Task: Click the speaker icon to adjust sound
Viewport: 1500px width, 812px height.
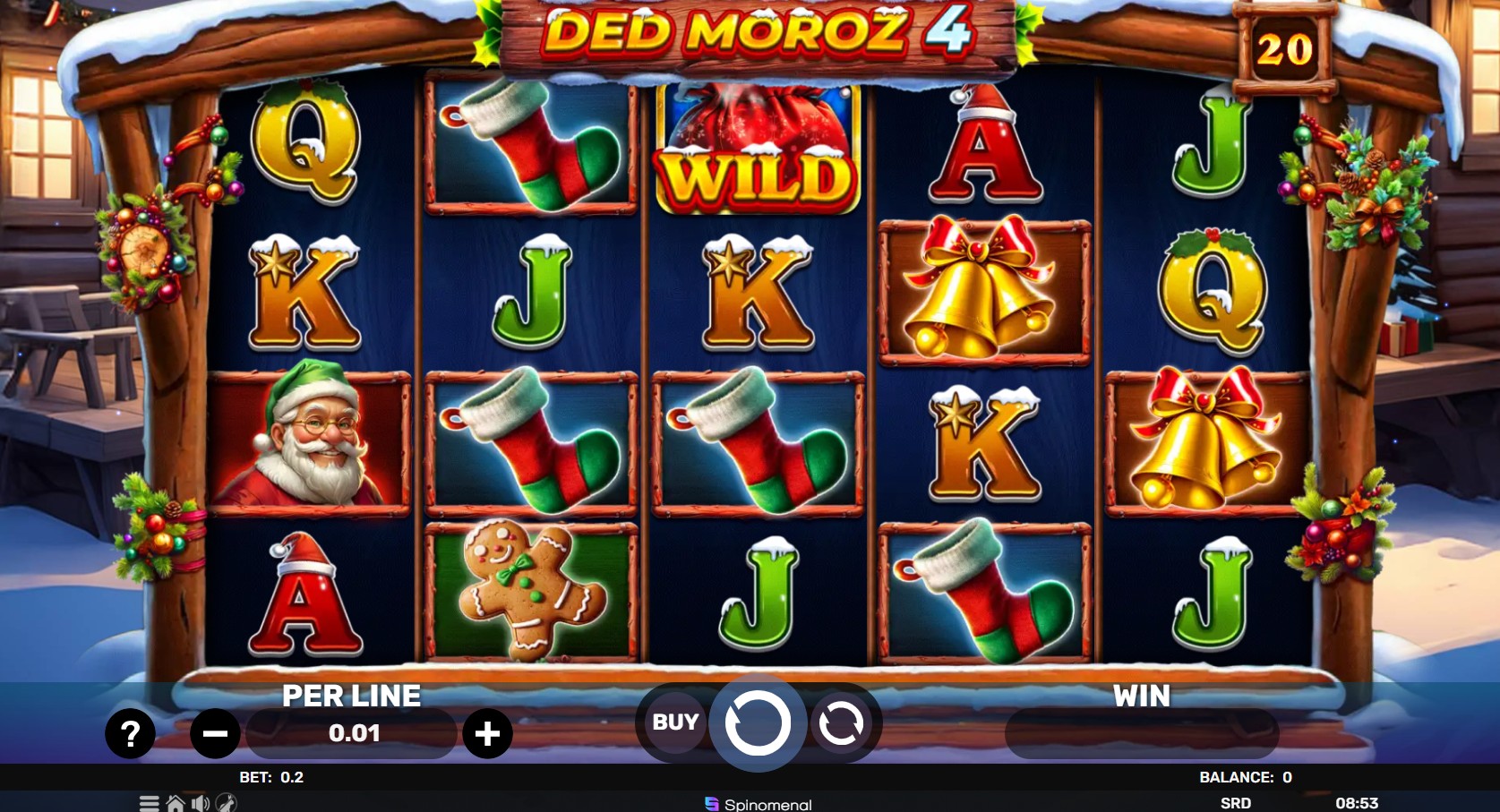Action: tap(201, 803)
